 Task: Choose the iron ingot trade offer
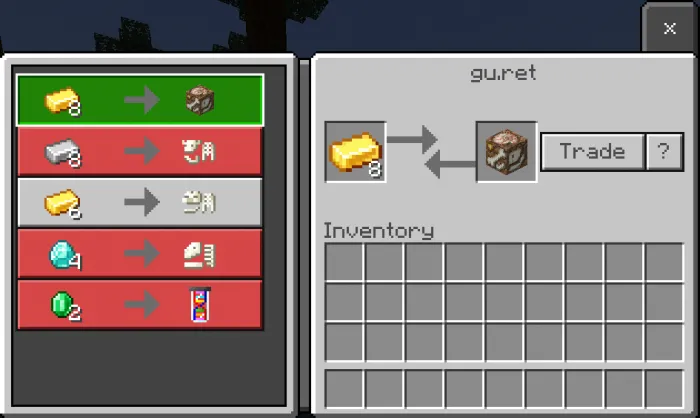tap(140, 152)
